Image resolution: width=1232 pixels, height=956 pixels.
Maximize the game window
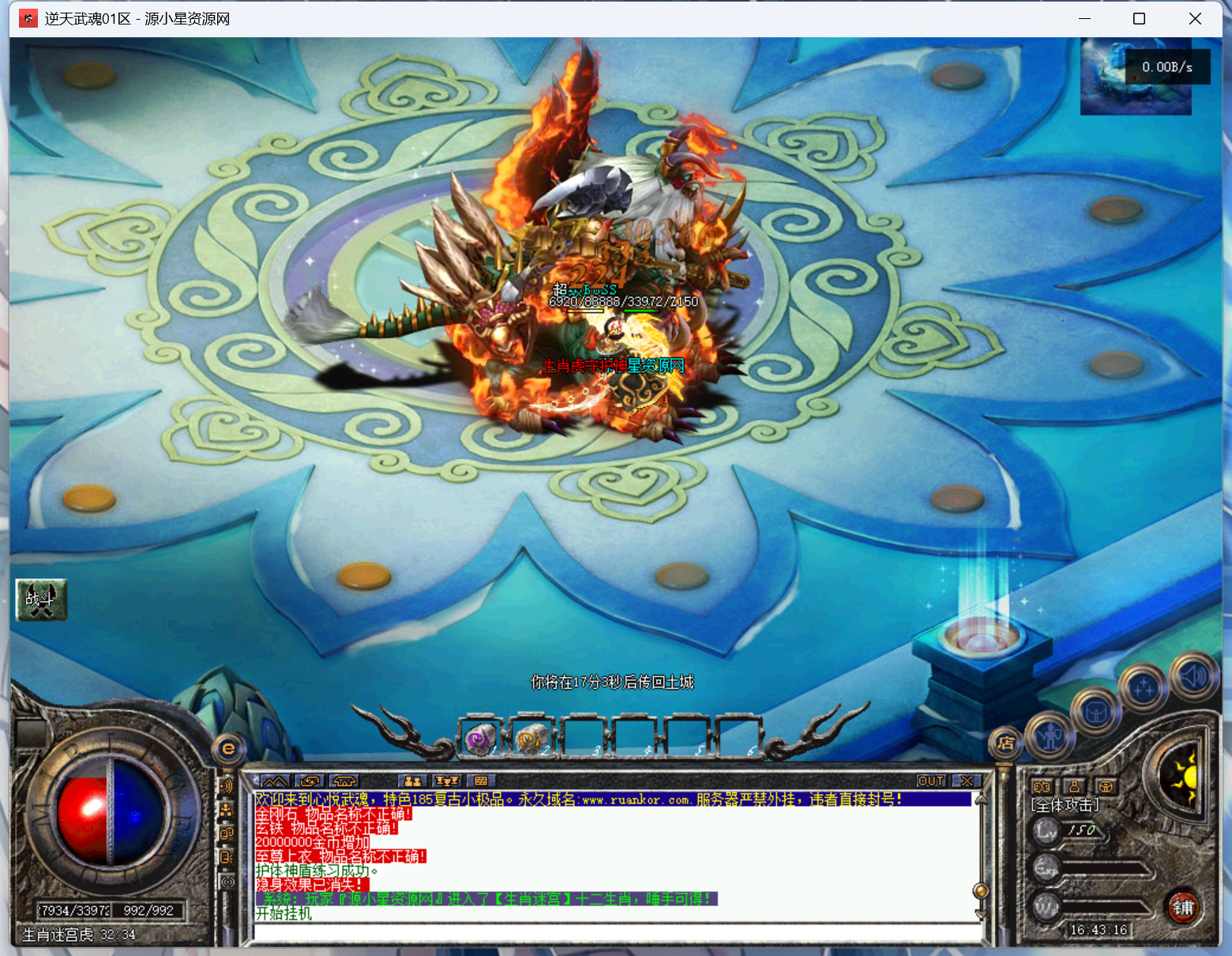1139,18
